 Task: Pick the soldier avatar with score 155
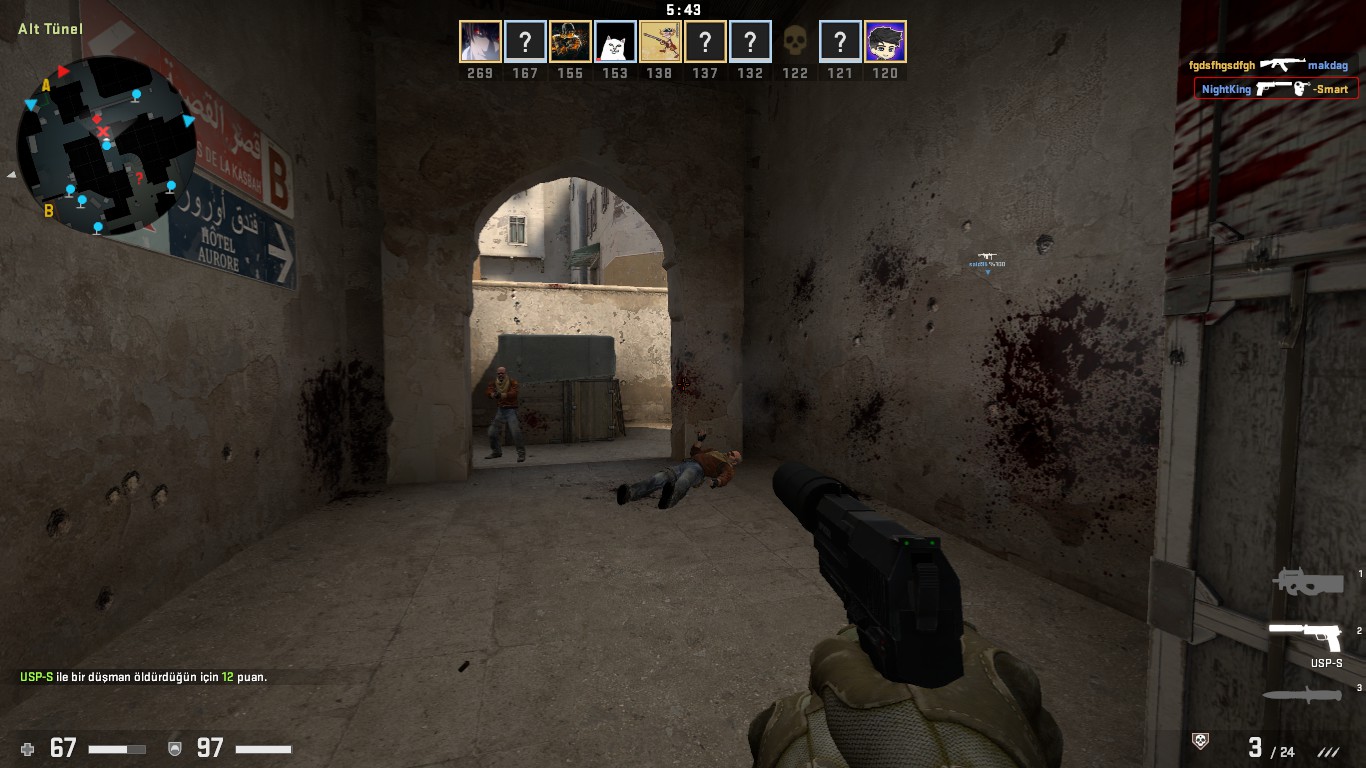(x=570, y=42)
